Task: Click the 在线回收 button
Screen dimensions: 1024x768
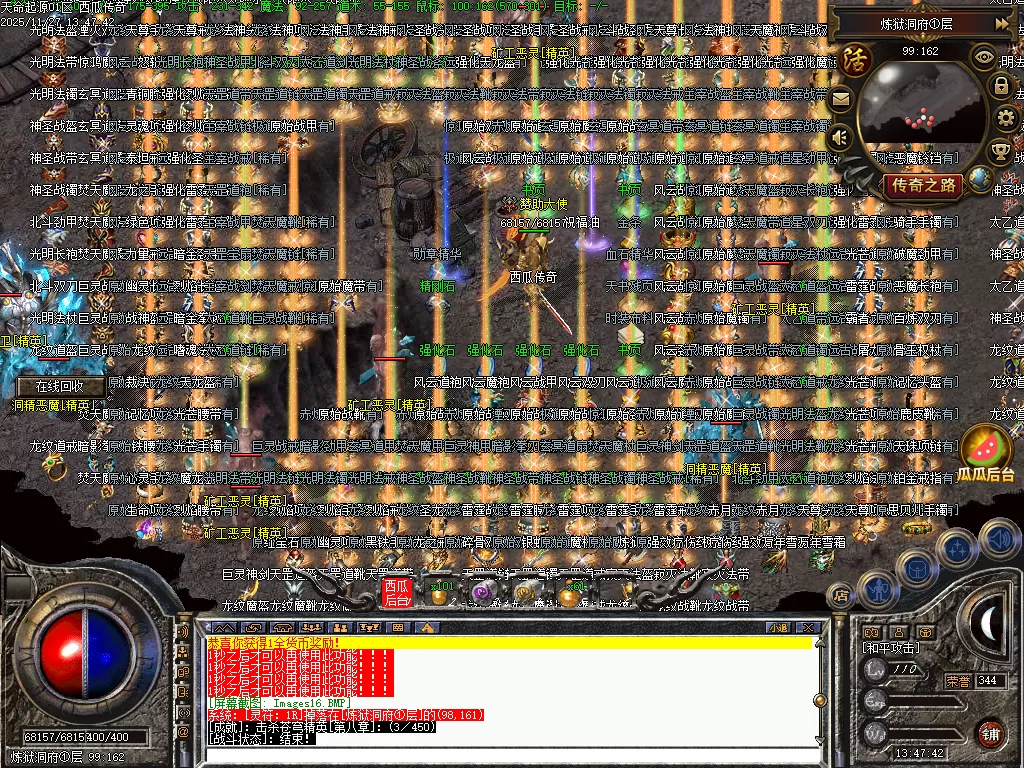Action: tap(56, 386)
